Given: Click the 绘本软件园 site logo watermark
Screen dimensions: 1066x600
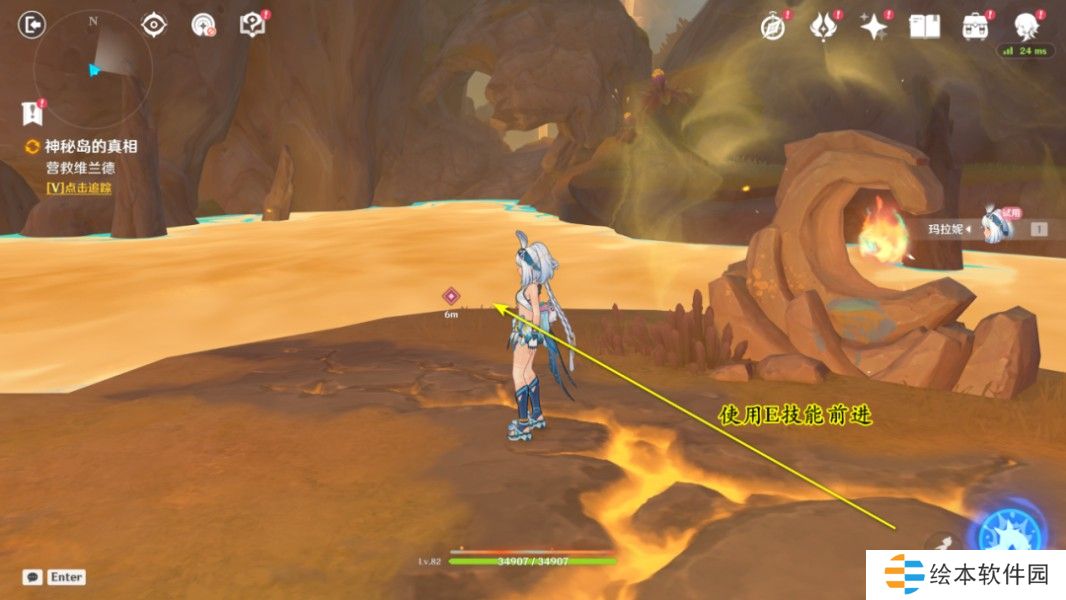Looking at the screenshot, I should (x=966, y=575).
